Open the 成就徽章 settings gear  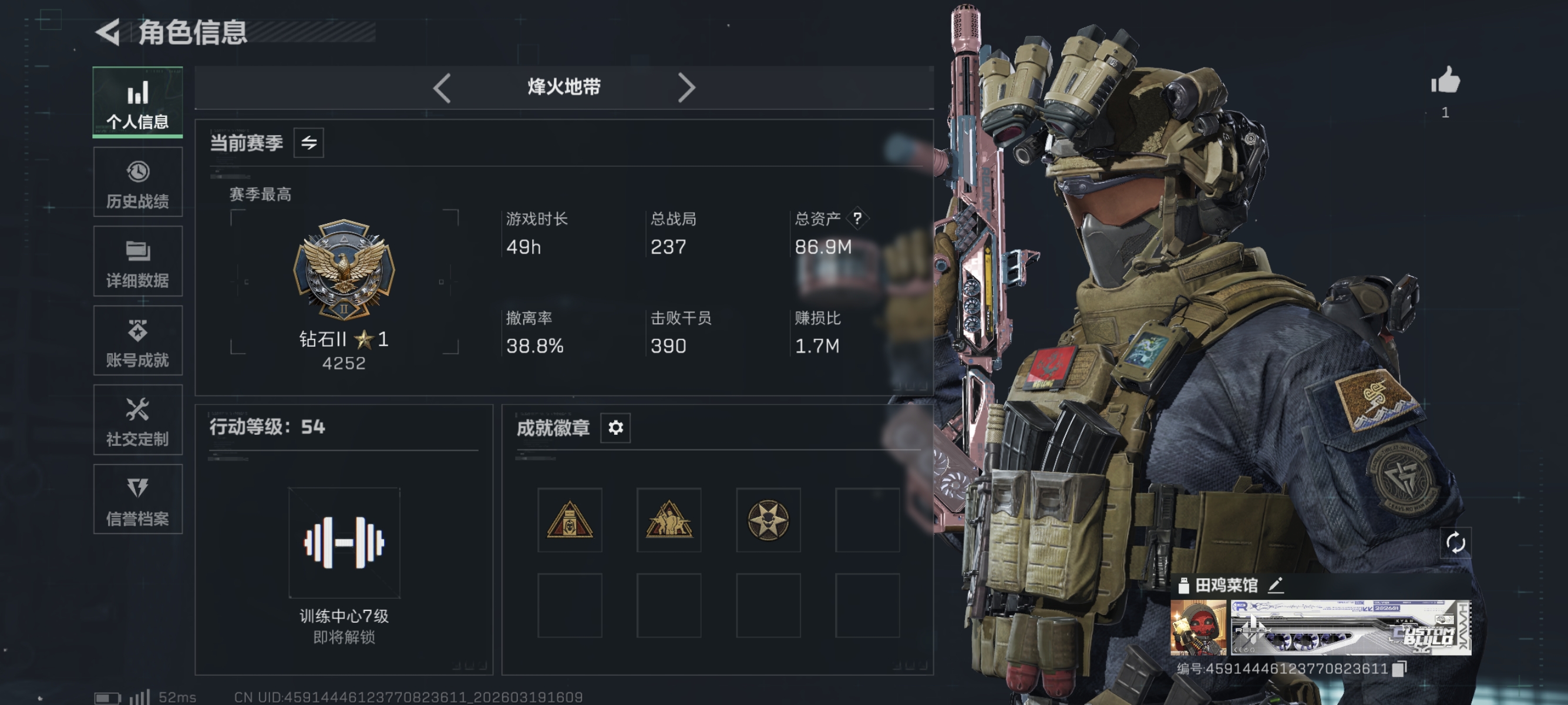617,428
